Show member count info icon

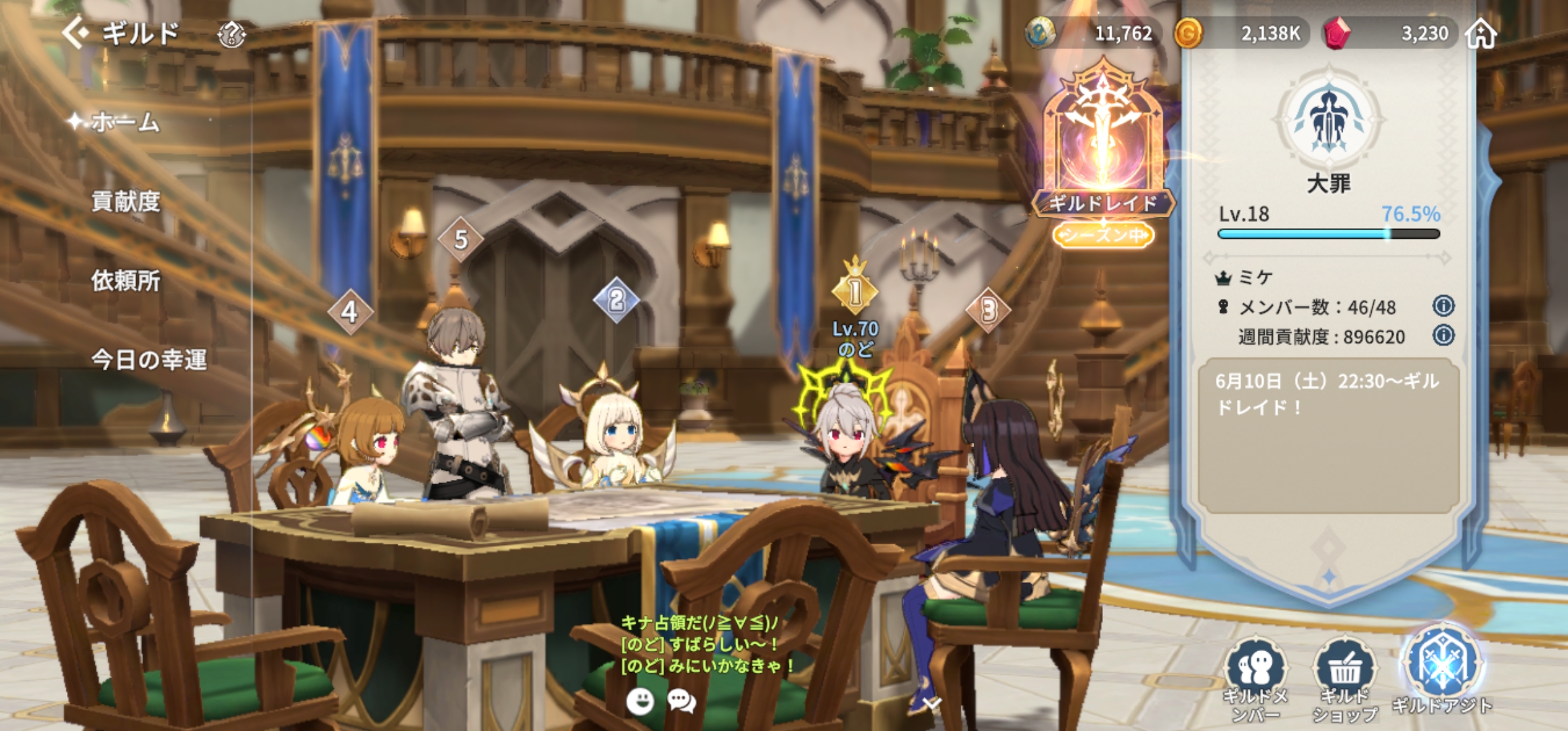(1443, 306)
